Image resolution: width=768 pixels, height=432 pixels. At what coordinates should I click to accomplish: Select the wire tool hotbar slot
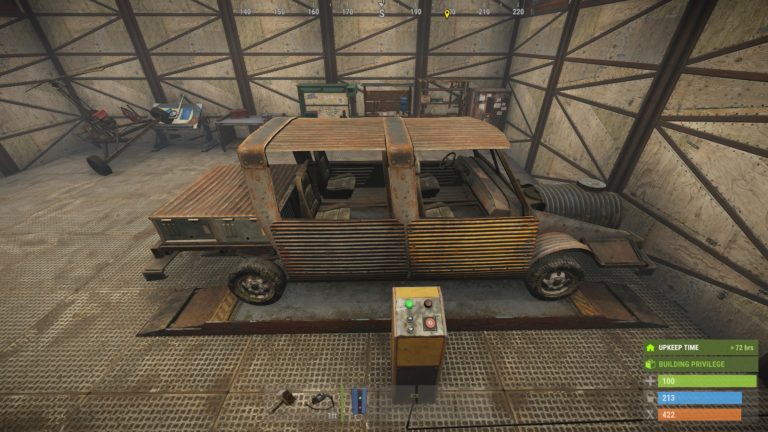tap(322, 400)
